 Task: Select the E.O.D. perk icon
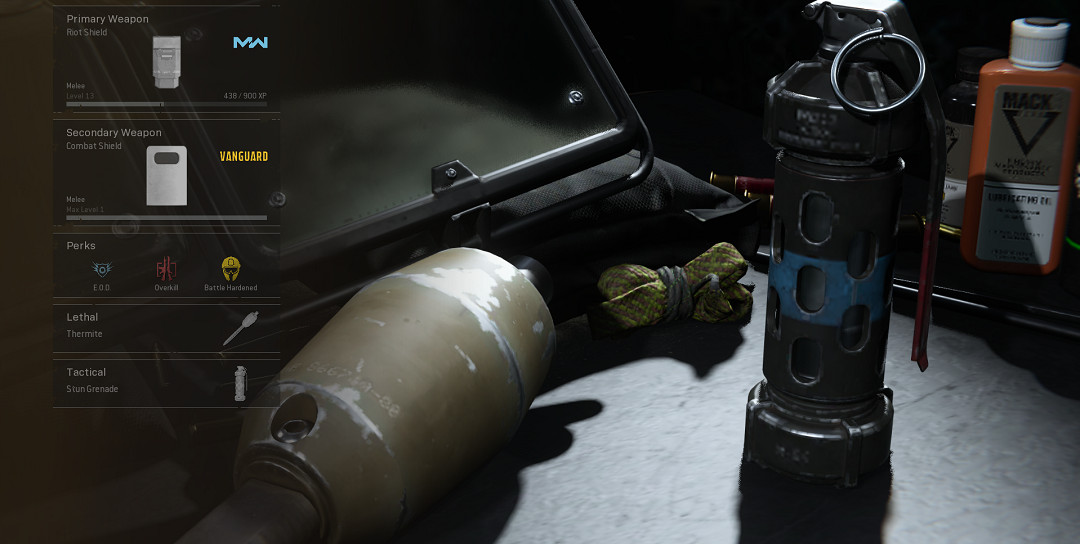pyautogui.click(x=101, y=269)
